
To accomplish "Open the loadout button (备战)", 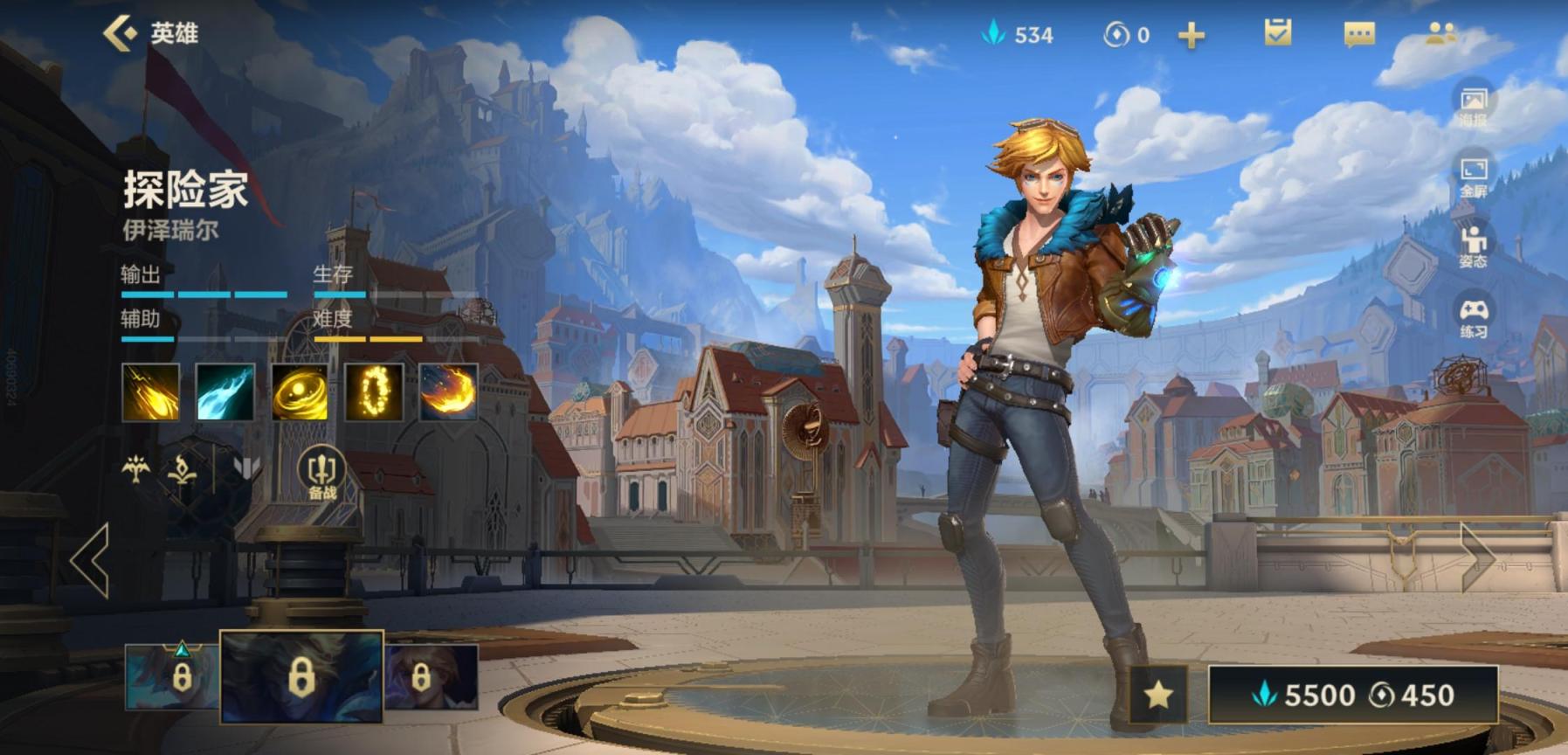I will (x=321, y=474).
